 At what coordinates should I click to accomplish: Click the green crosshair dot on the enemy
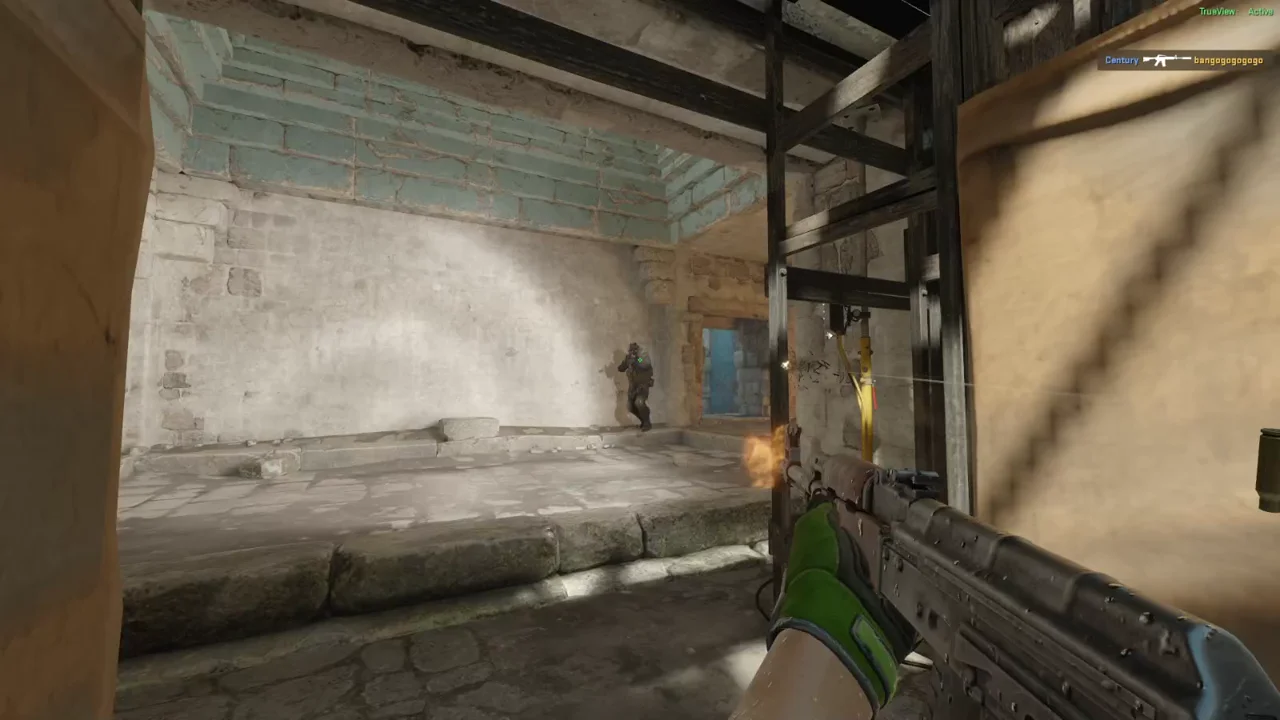640,360
